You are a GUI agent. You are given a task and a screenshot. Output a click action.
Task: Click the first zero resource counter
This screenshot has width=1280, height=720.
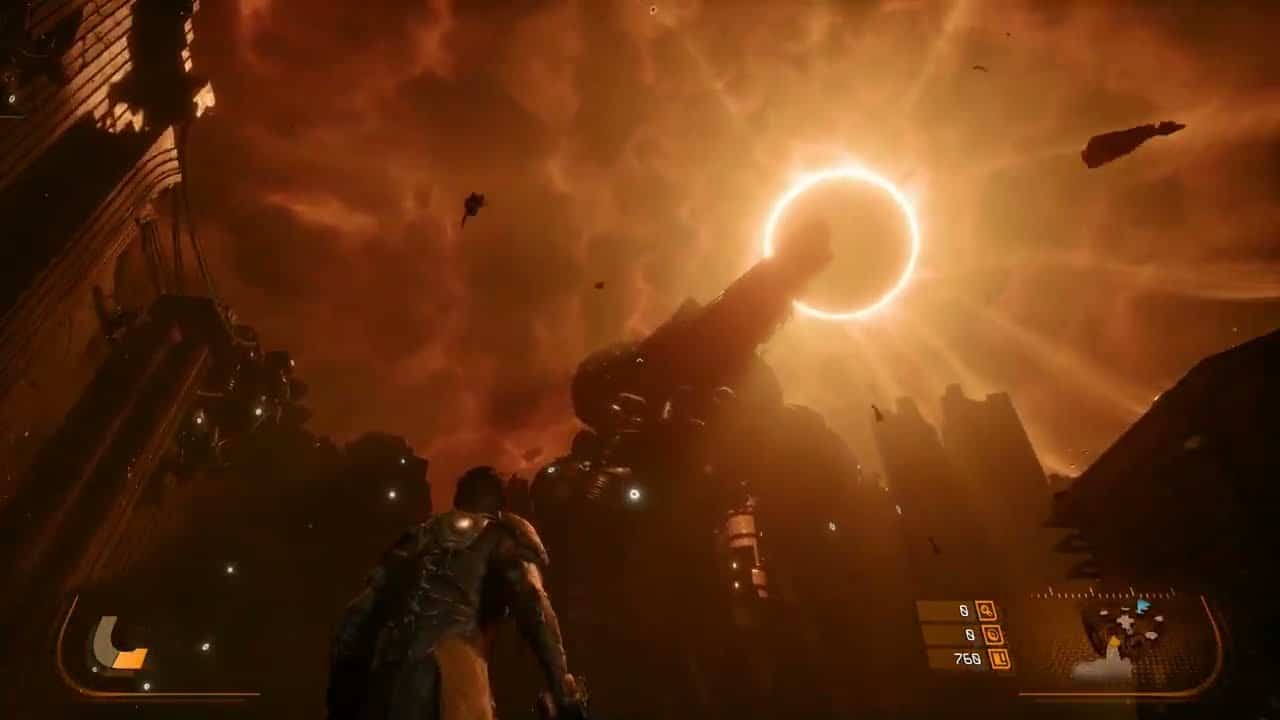(962, 610)
